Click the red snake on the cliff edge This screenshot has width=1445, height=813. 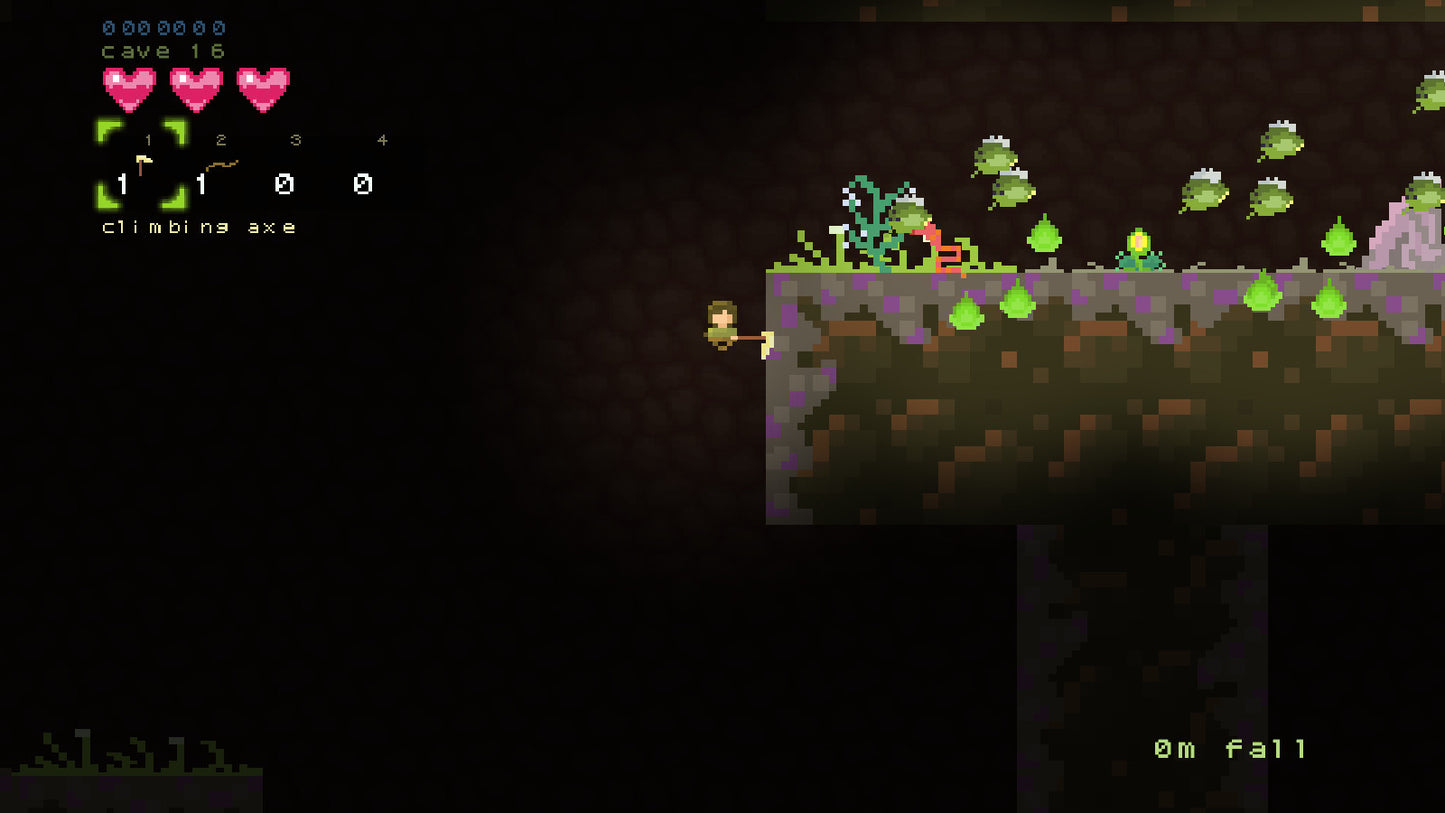point(934,244)
